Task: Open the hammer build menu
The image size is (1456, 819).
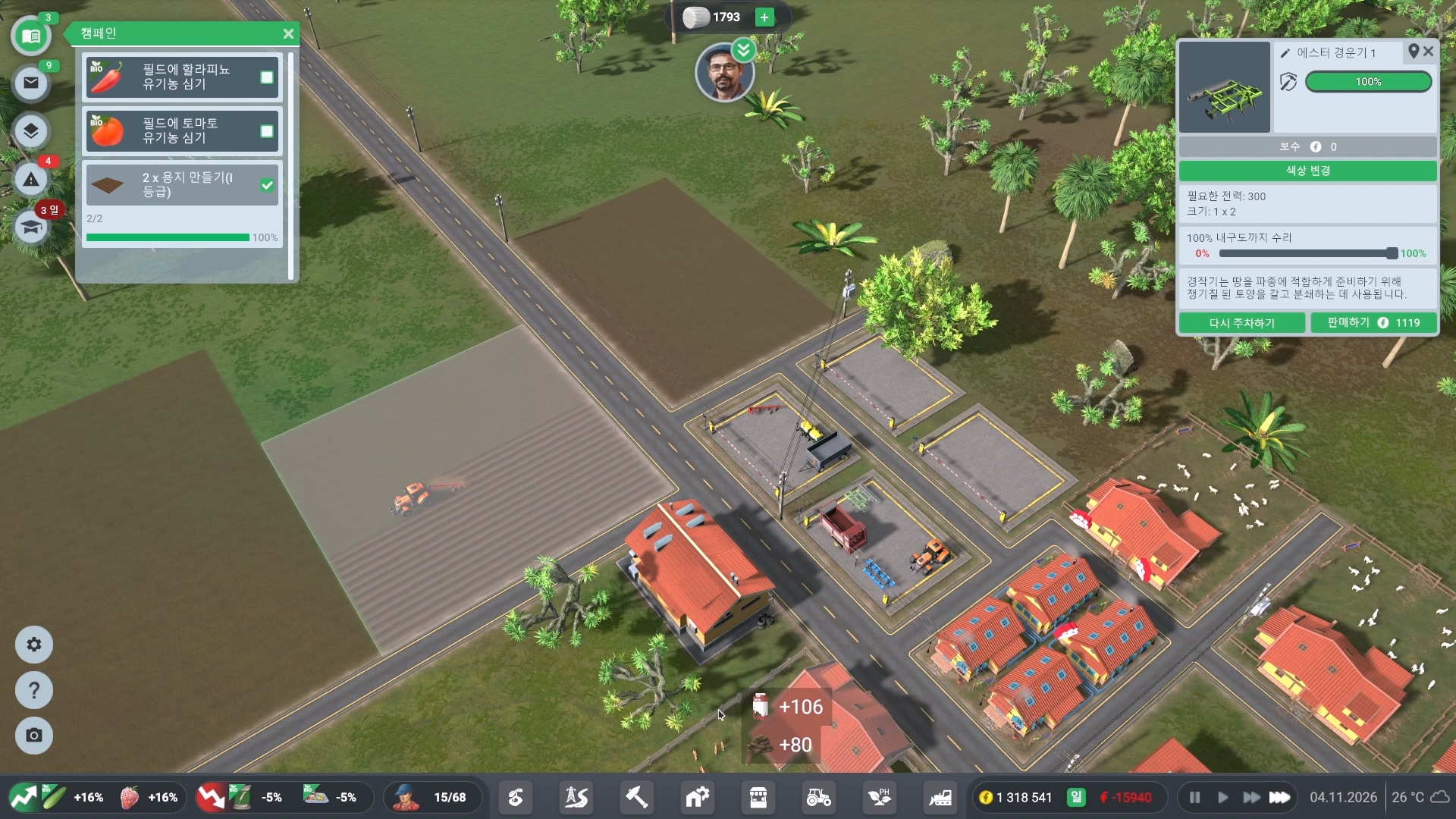Action: coord(636,797)
